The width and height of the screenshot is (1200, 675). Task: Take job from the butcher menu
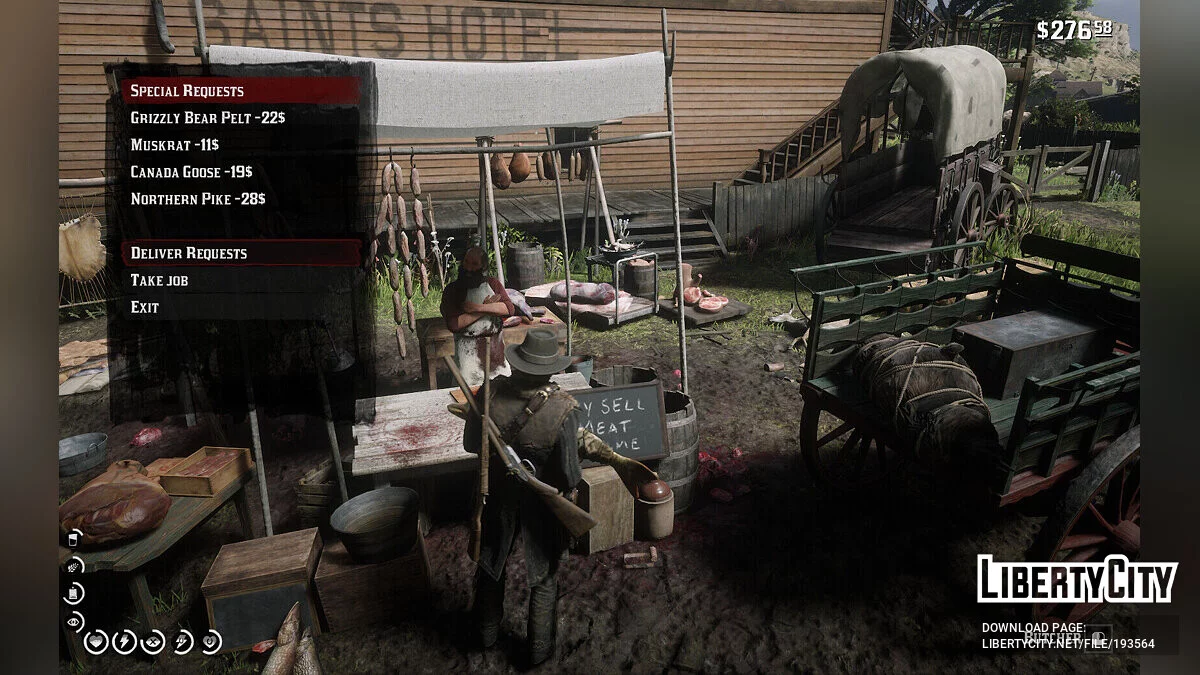[x=159, y=280]
